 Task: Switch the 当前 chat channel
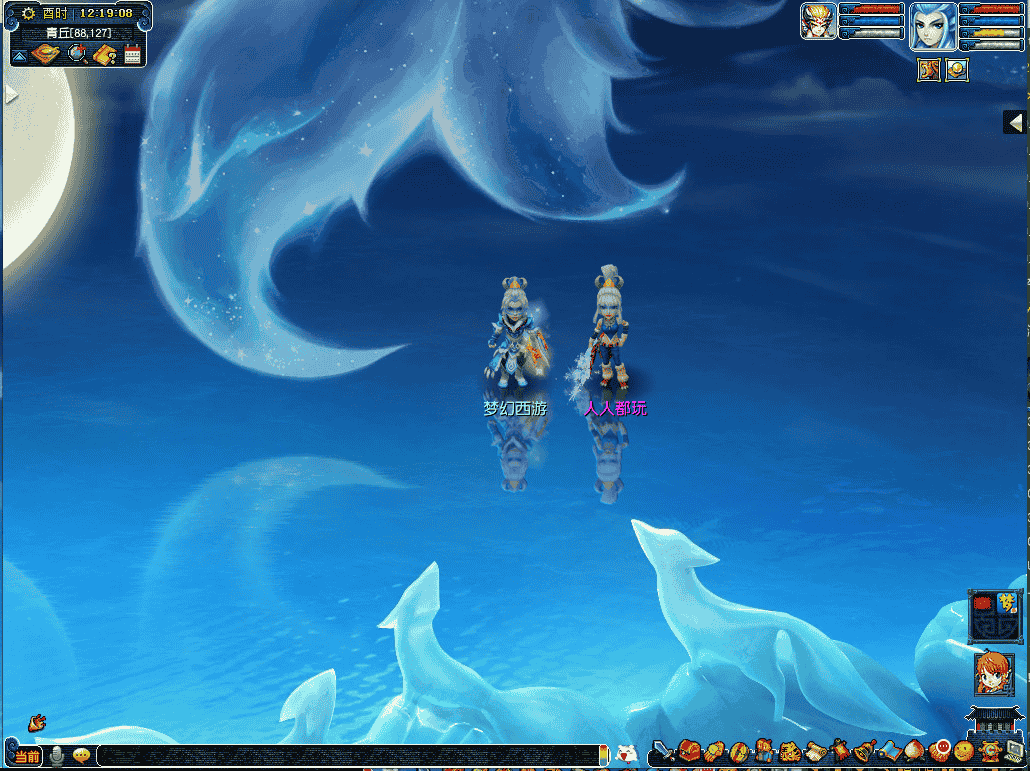click(x=27, y=756)
